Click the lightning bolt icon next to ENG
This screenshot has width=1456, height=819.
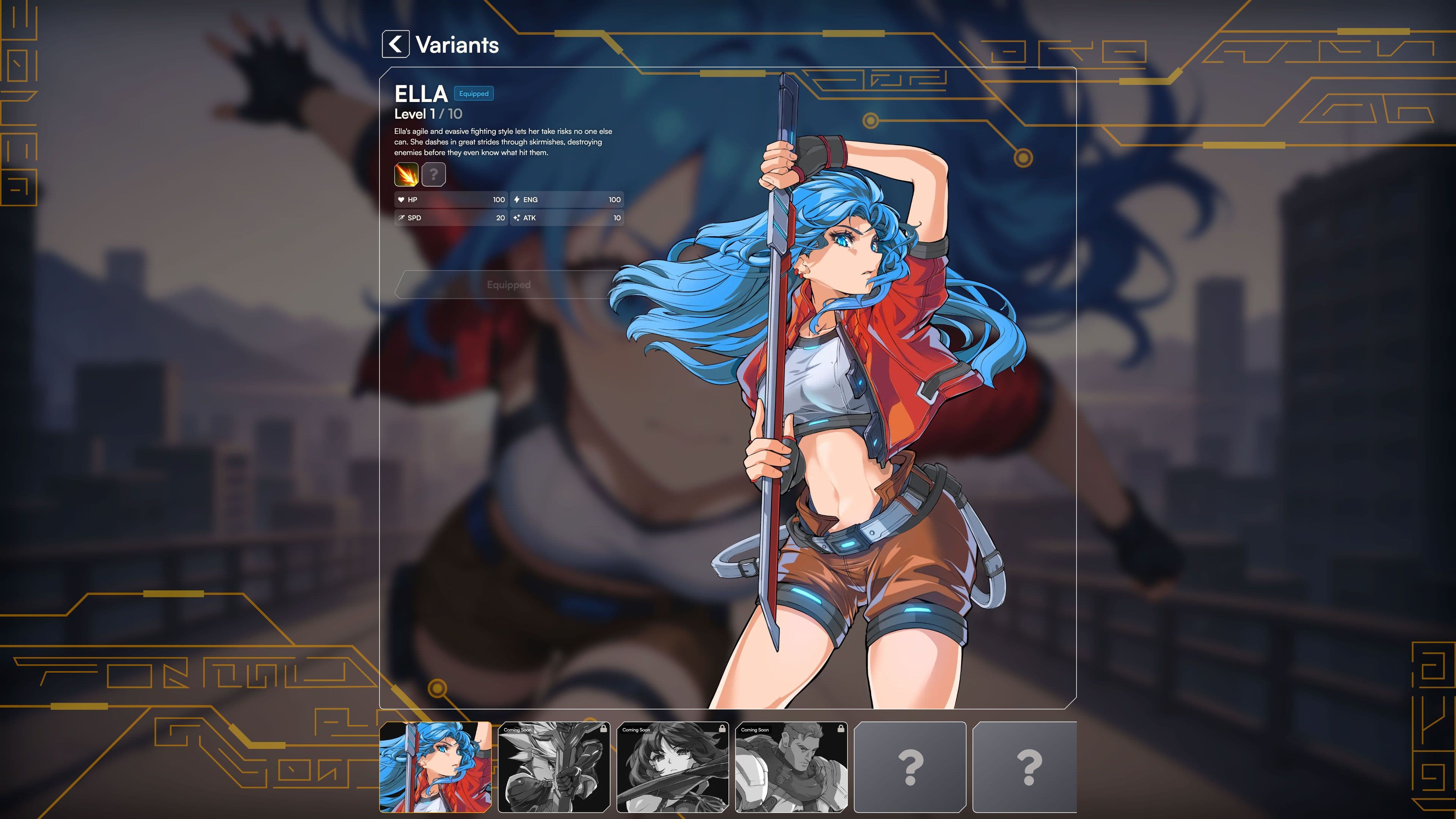click(x=516, y=199)
